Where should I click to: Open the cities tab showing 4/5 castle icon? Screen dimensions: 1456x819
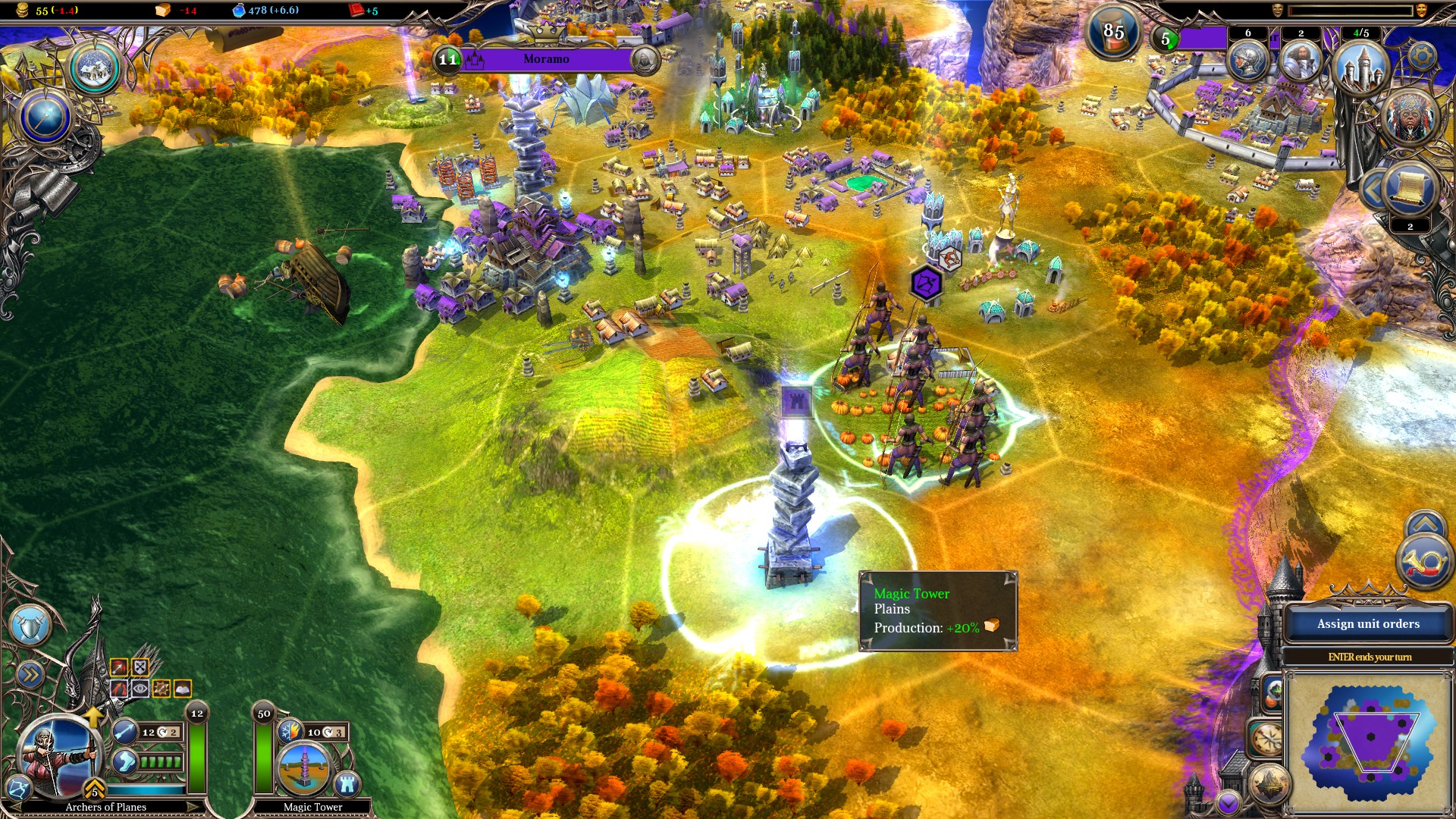point(1361,67)
